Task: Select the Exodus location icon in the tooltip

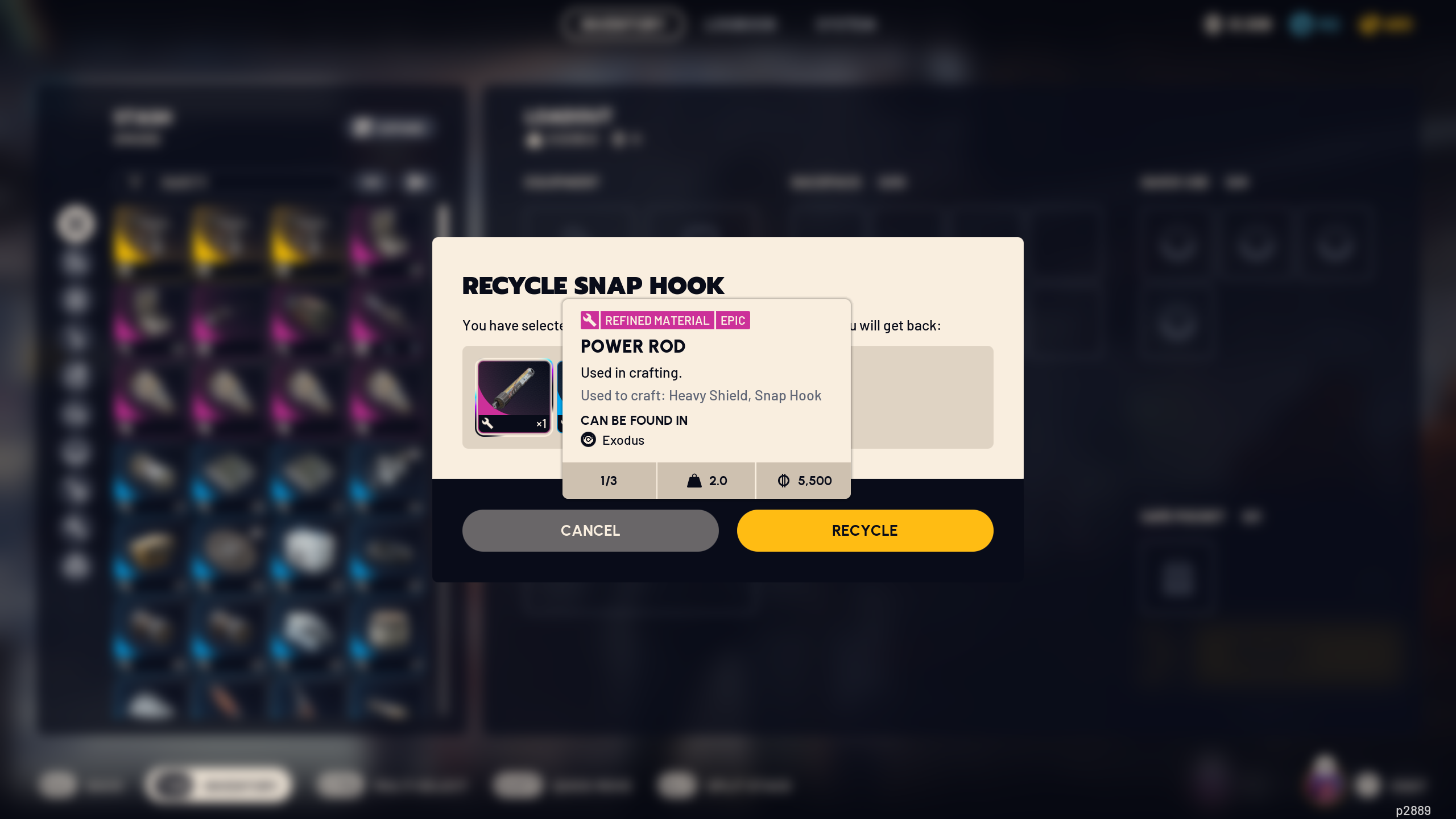Action: point(588,440)
